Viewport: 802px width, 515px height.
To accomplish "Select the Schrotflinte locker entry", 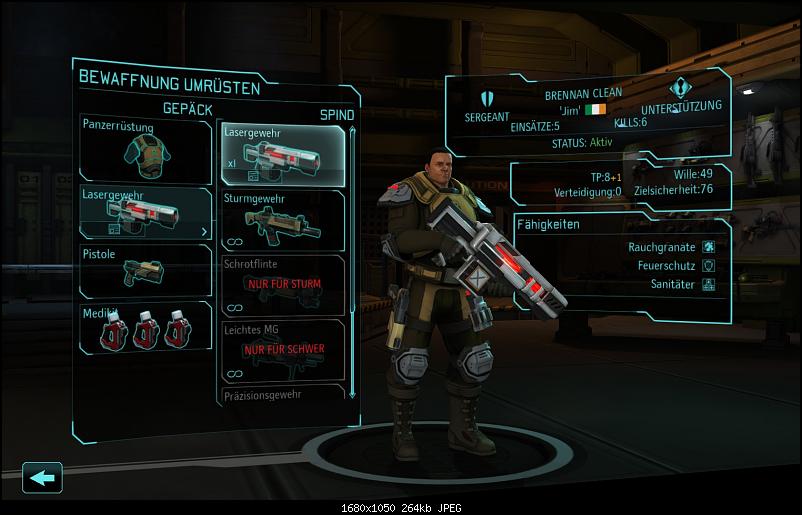I will pos(283,284).
